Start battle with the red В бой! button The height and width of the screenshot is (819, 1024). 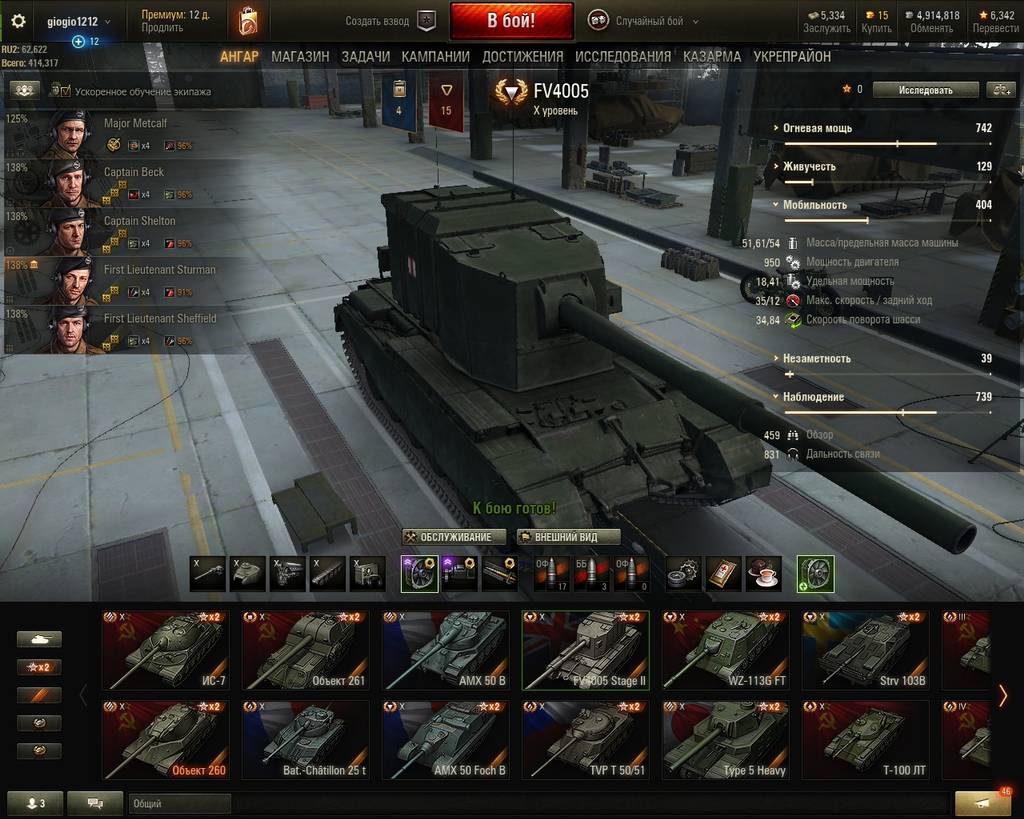pyautogui.click(x=511, y=20)
